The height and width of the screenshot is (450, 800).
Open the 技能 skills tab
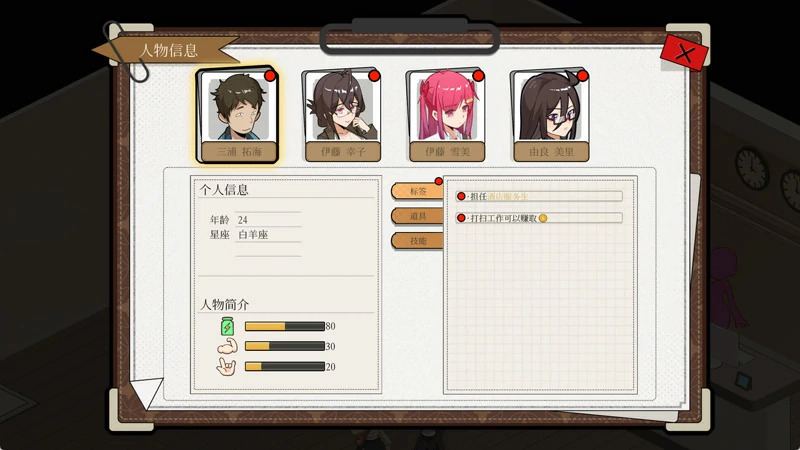tap(416, 241)
